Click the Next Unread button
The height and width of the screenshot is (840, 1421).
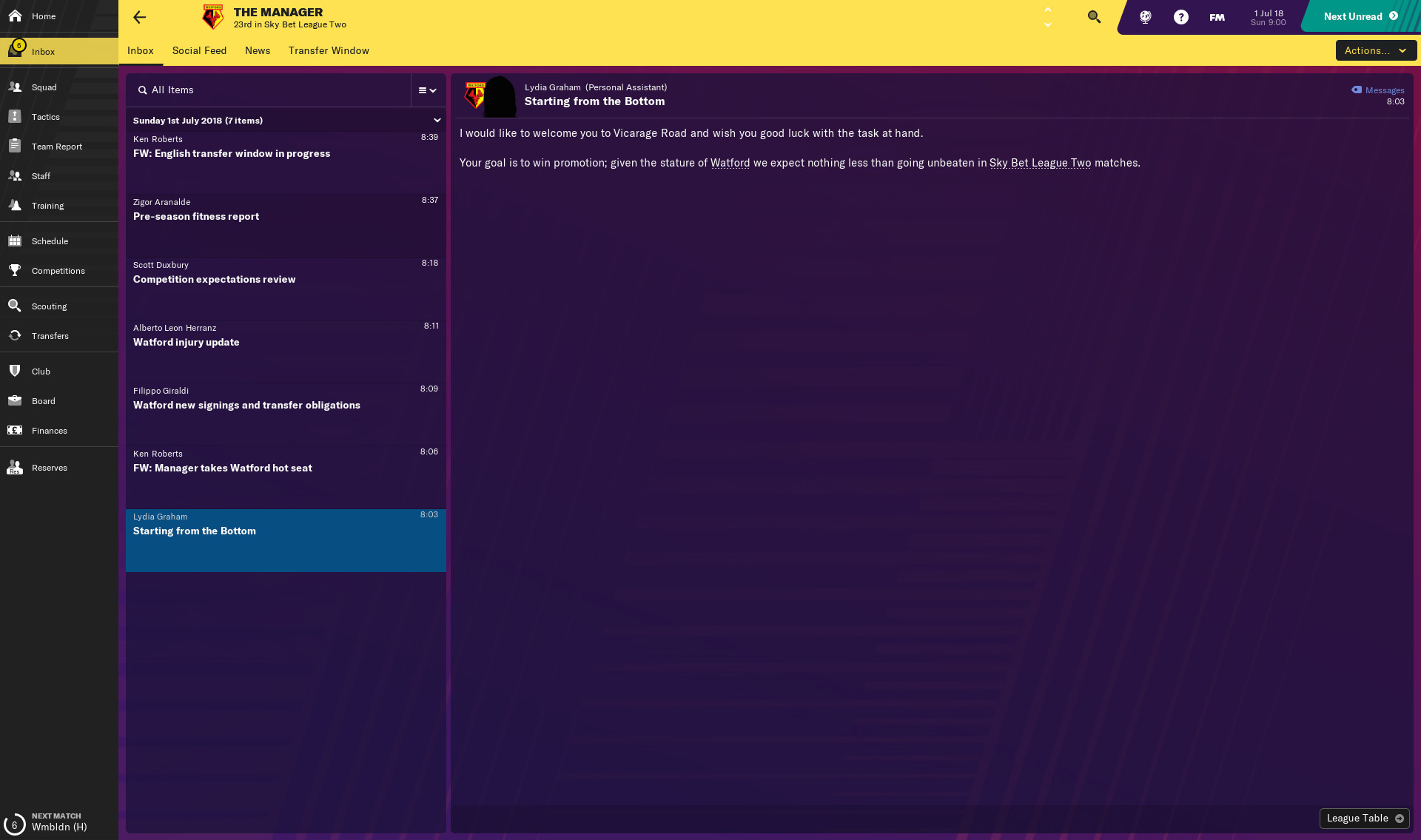[x=1353, y=16]
